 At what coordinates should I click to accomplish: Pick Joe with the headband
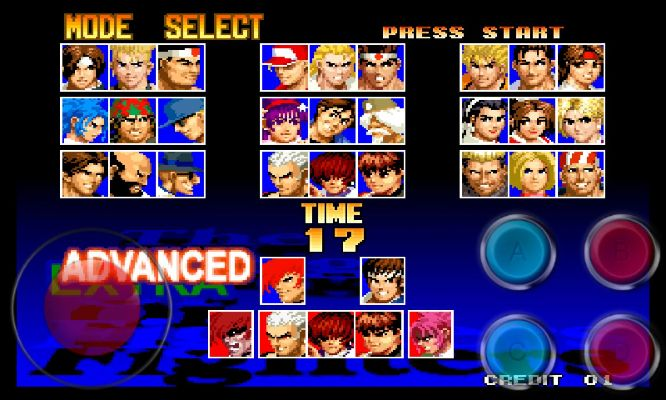point(380,66)
